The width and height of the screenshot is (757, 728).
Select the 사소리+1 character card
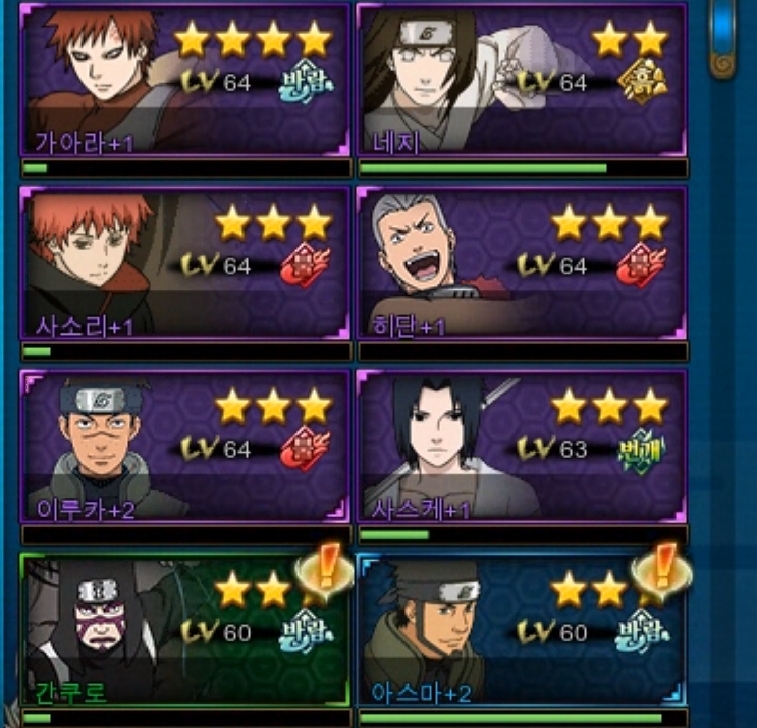(x=185, y=262)
